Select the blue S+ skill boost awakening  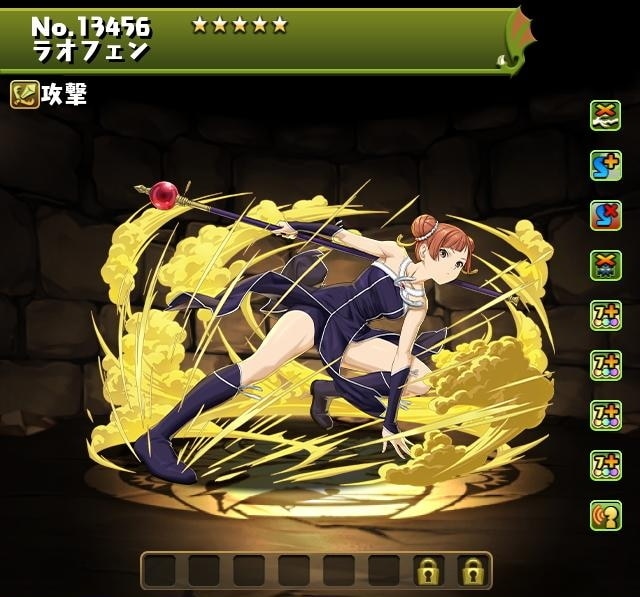tap(605, 165)
